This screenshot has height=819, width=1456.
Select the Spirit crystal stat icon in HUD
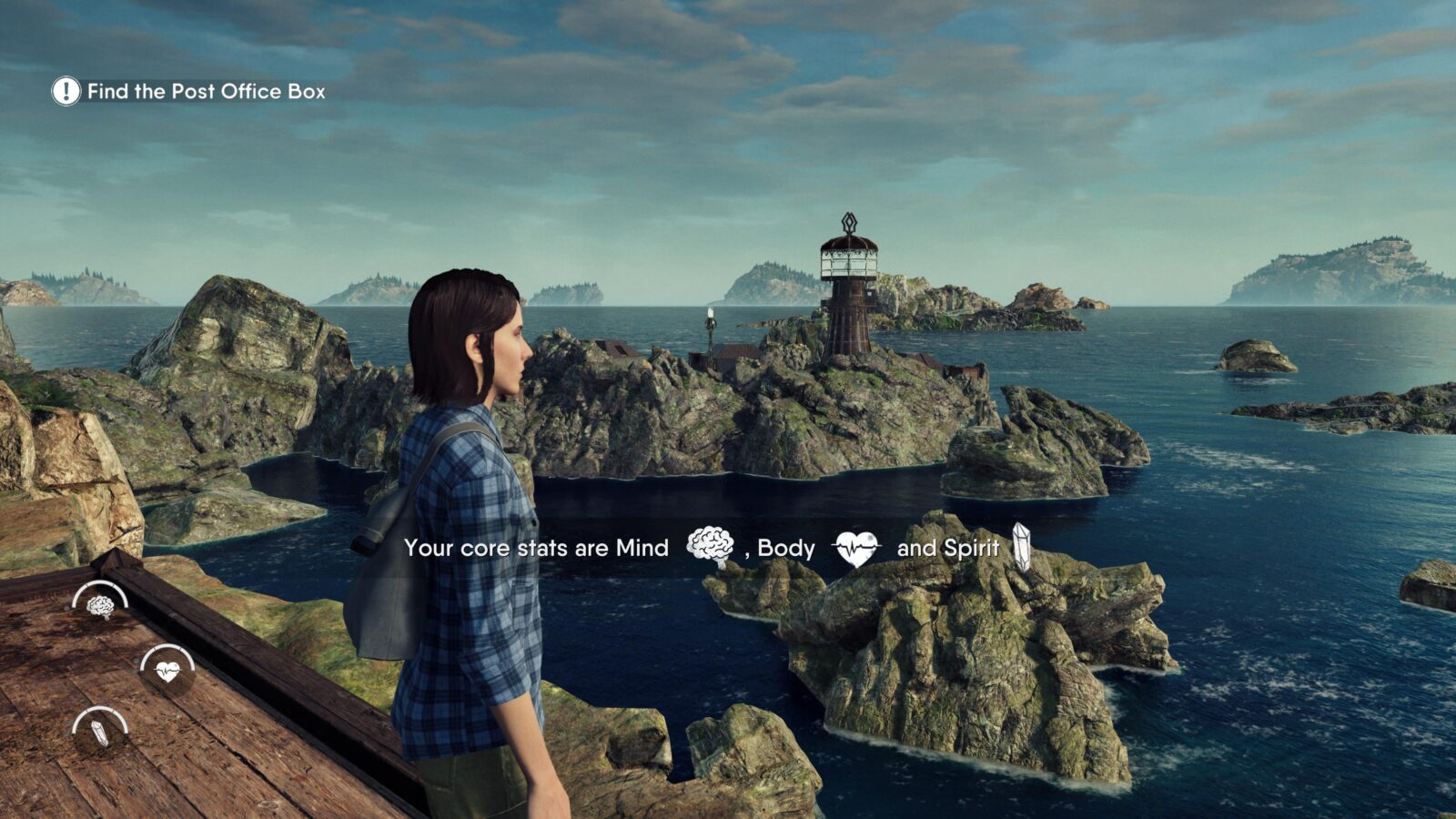99,732
